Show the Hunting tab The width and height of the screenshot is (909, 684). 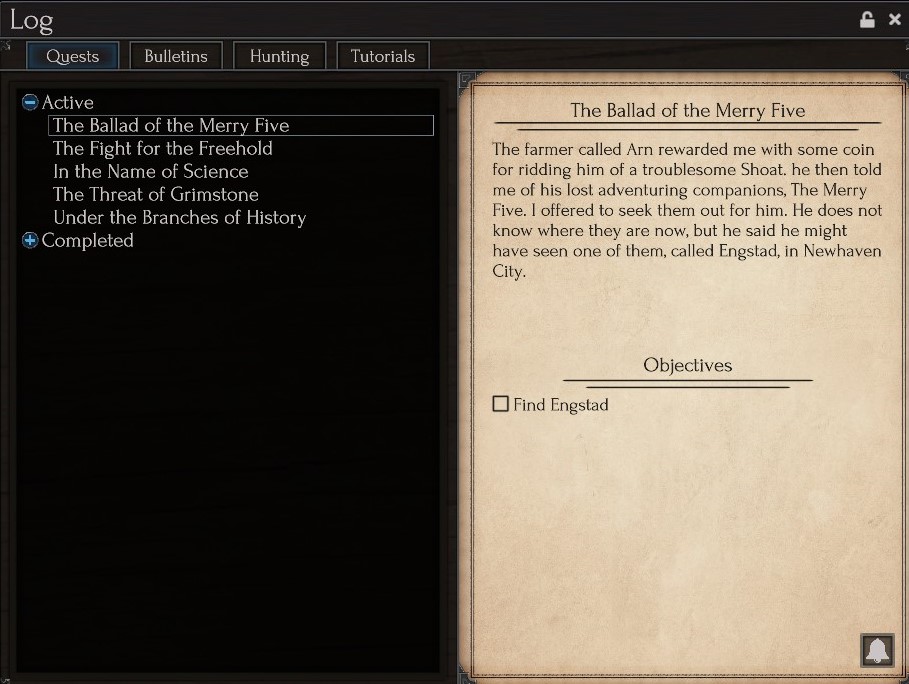pos(279,56)
